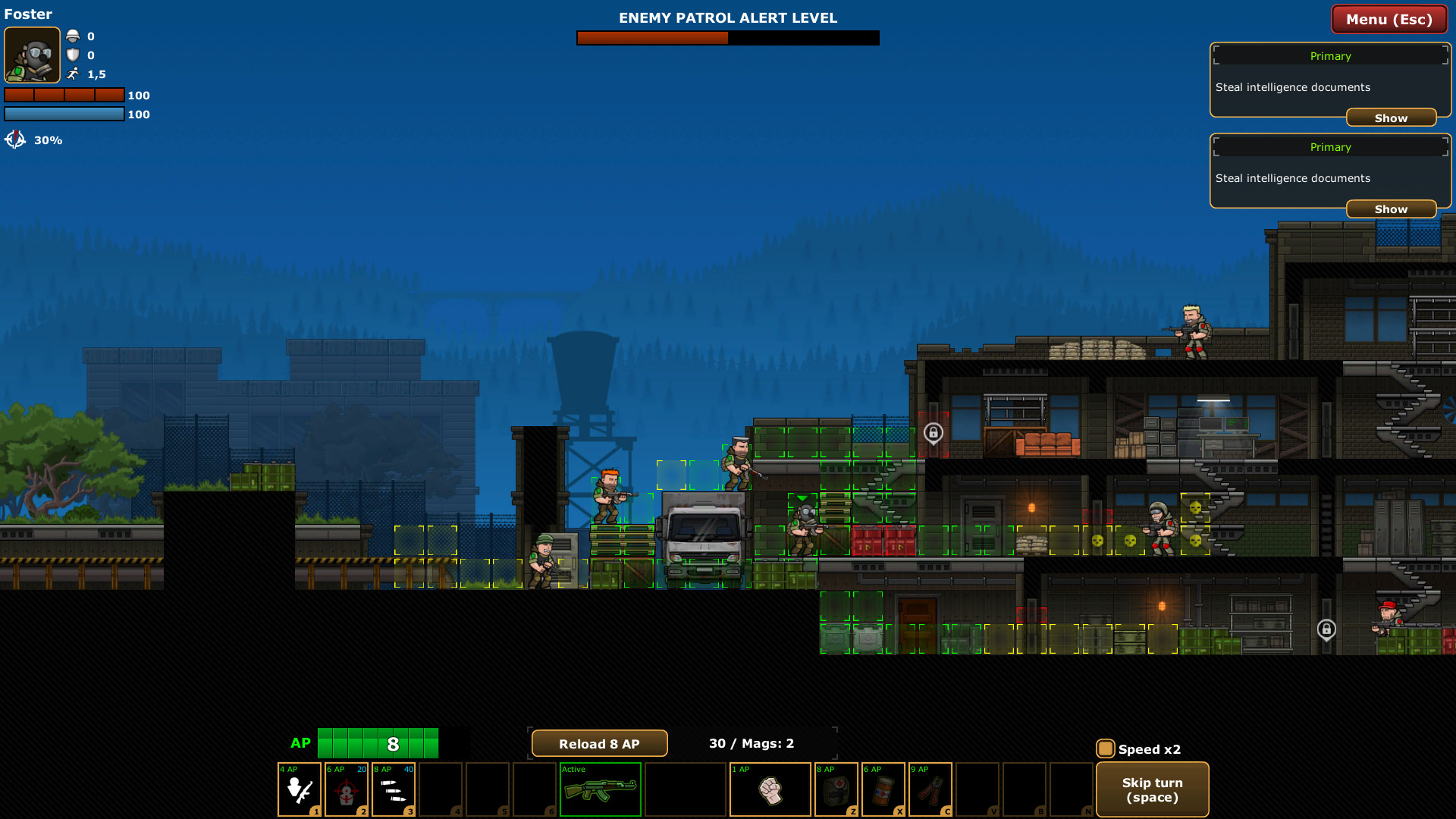This screenshot has height=819, width=1456.
Task: Click the Reload 8 AP button
Action: (x=598, y=743)
